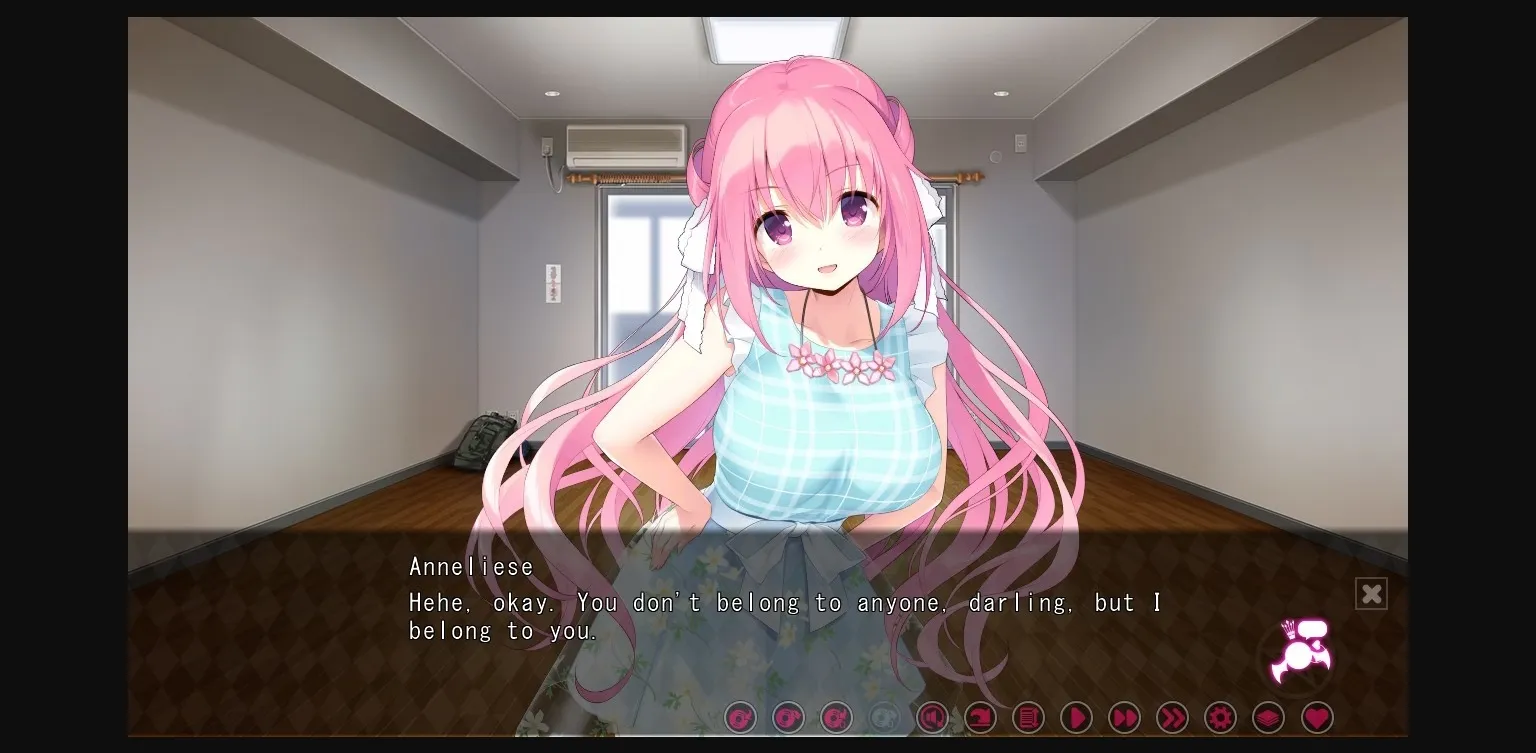The image size is (1536, 753).
Task: Click the heart favorite icon
Action: 1316,717
